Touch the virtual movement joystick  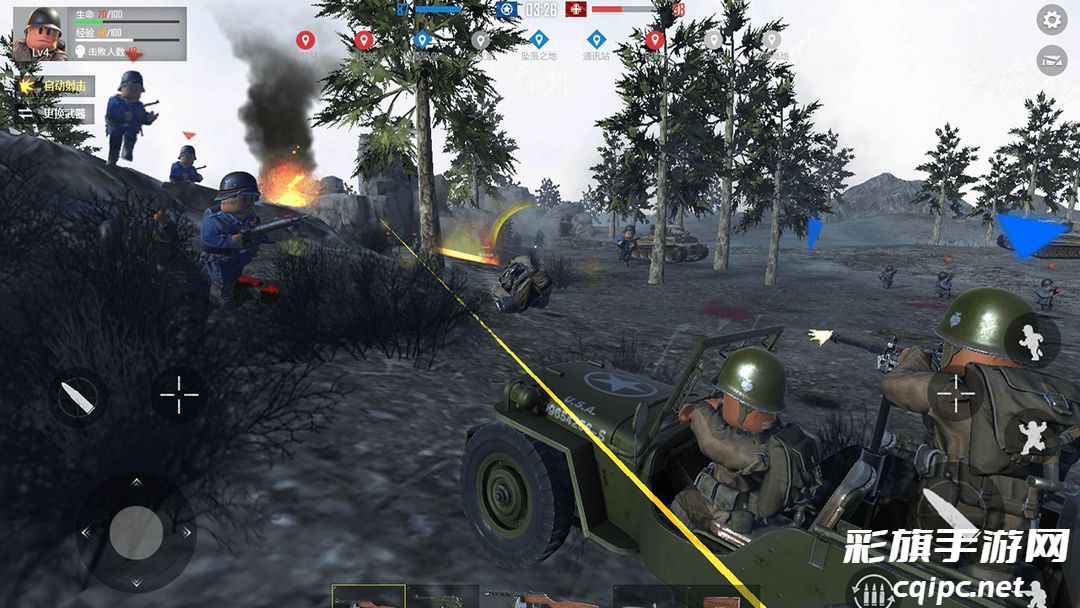click(x=136, y=532)
